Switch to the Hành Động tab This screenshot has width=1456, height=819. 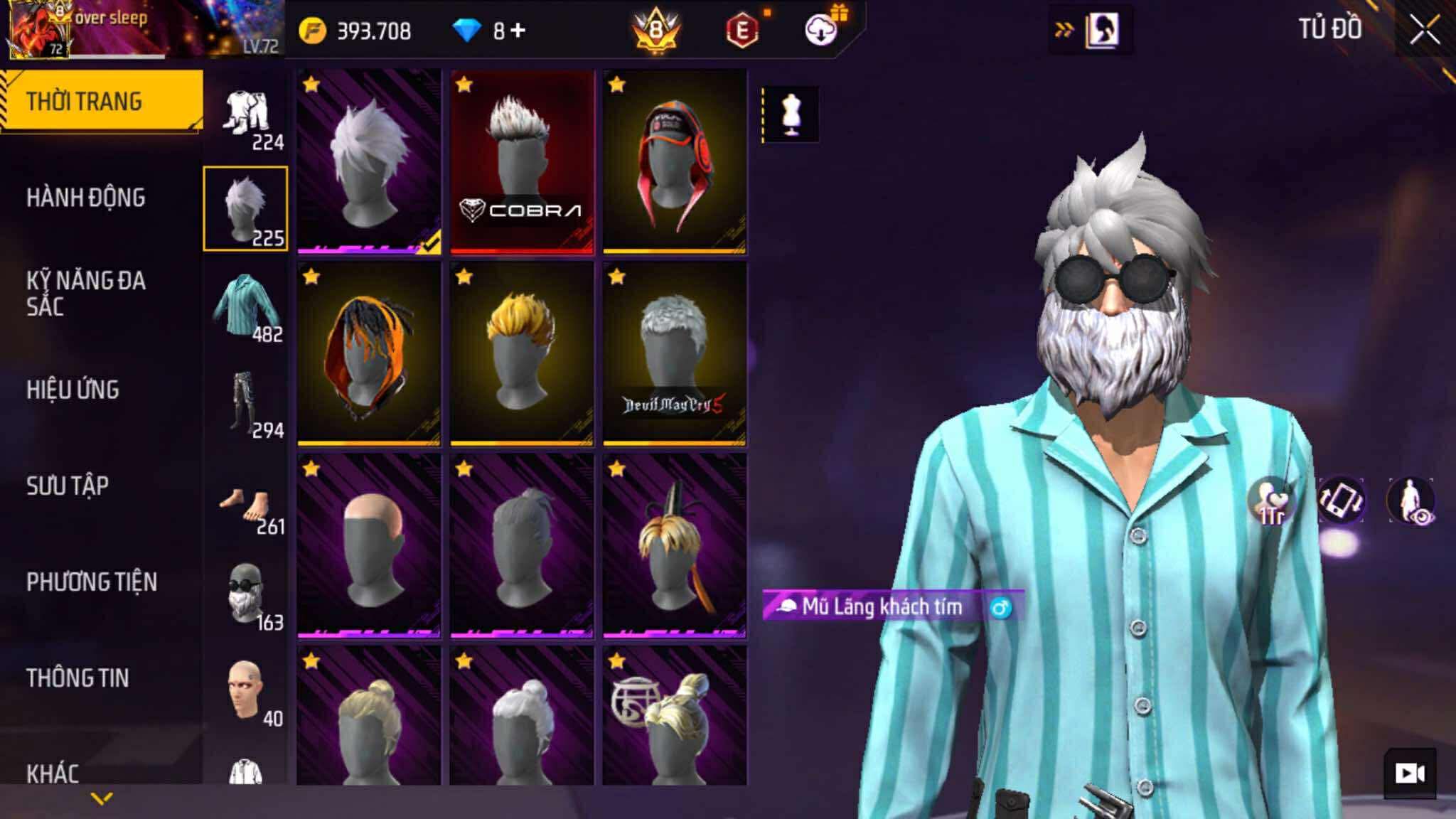click(86, 198)
